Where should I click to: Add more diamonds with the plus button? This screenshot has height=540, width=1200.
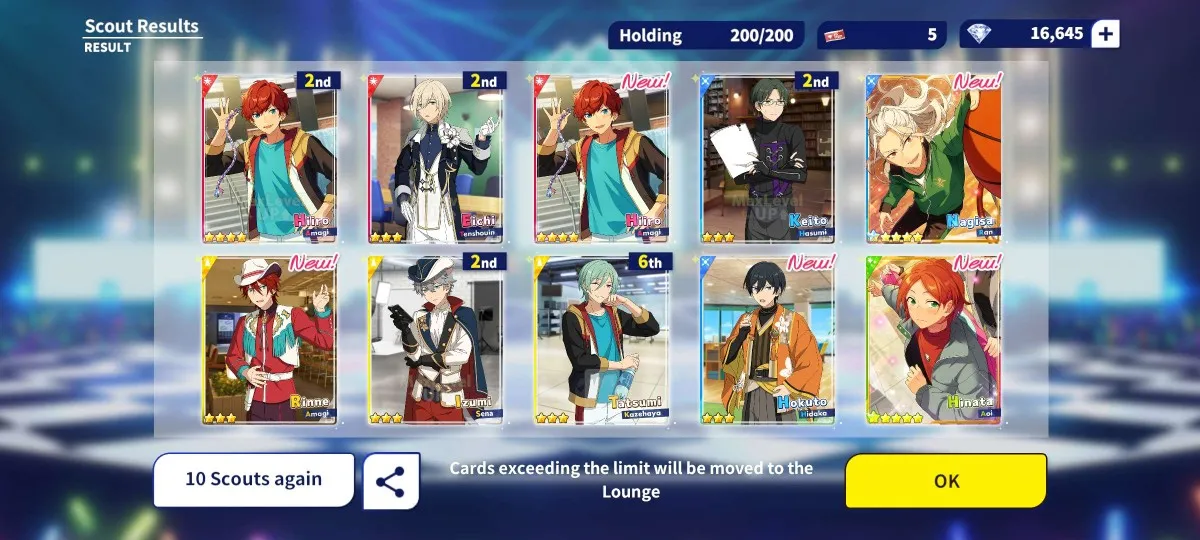click(1105, 34)
